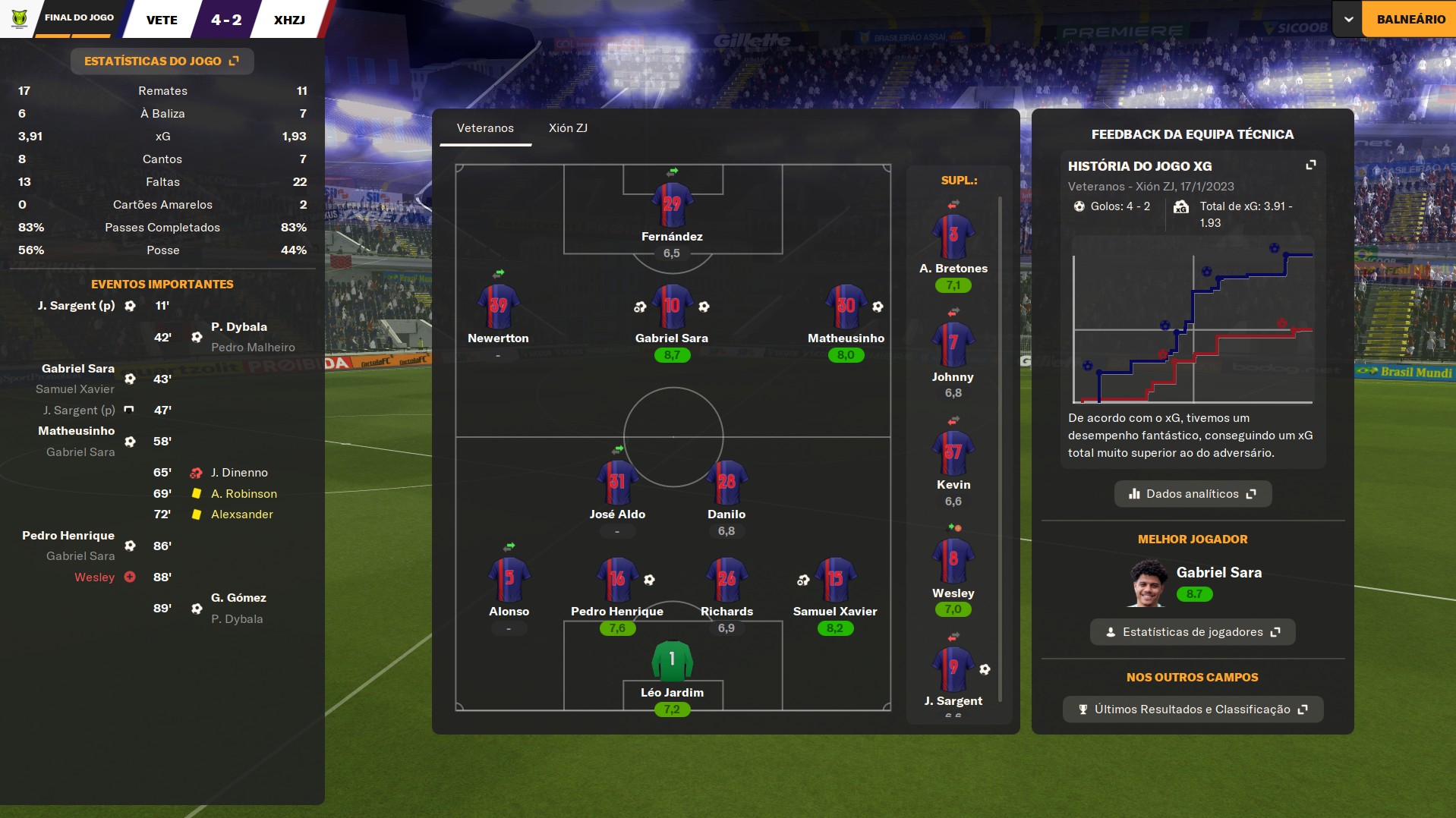Open the Balneário screen

point(1410,19)
